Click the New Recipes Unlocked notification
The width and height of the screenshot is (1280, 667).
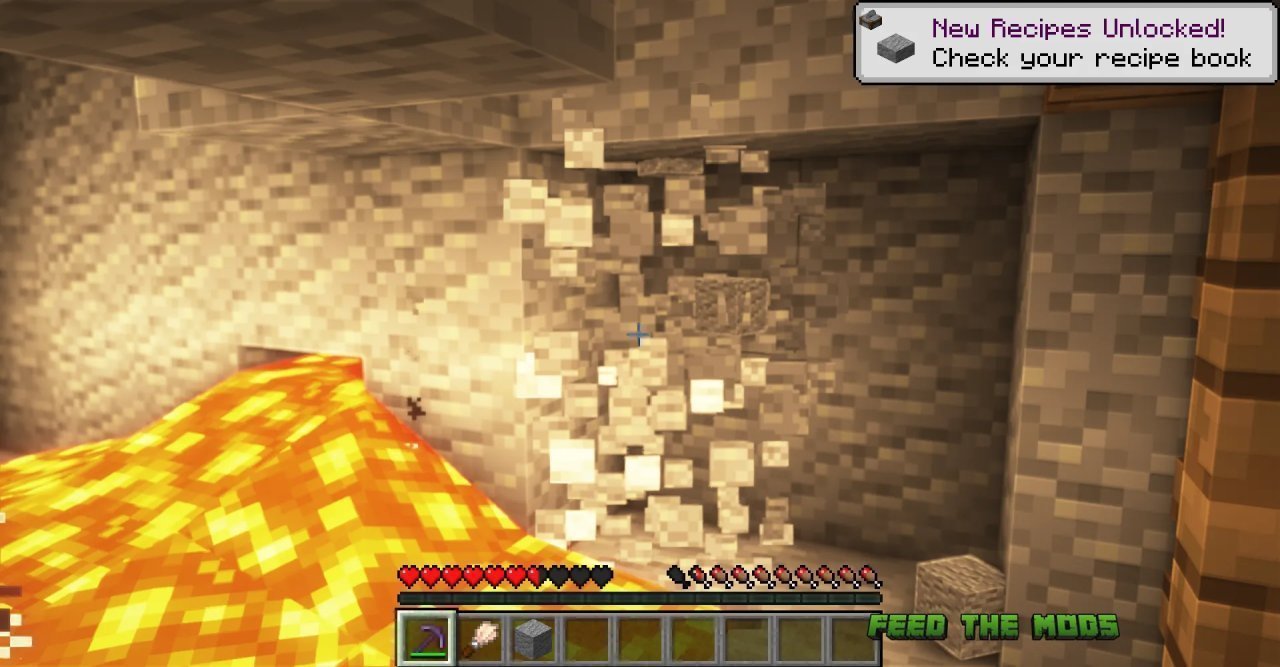[1064, 43]
